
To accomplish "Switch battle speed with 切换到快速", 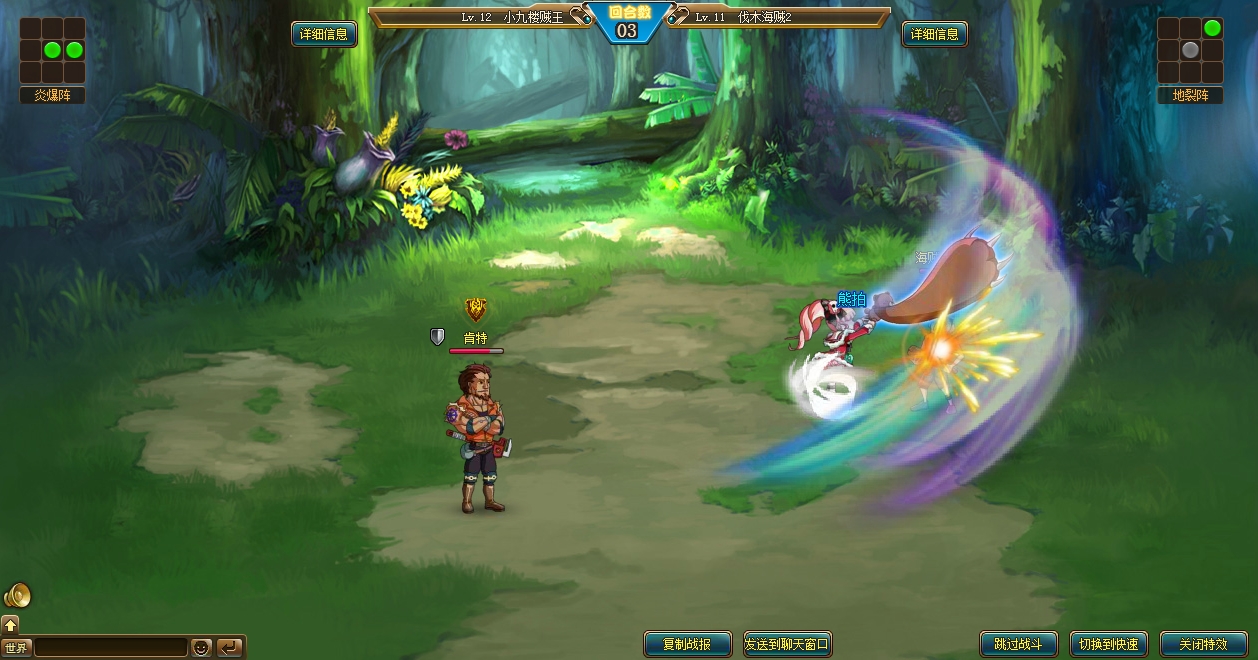I will [x=1108, y=644].
